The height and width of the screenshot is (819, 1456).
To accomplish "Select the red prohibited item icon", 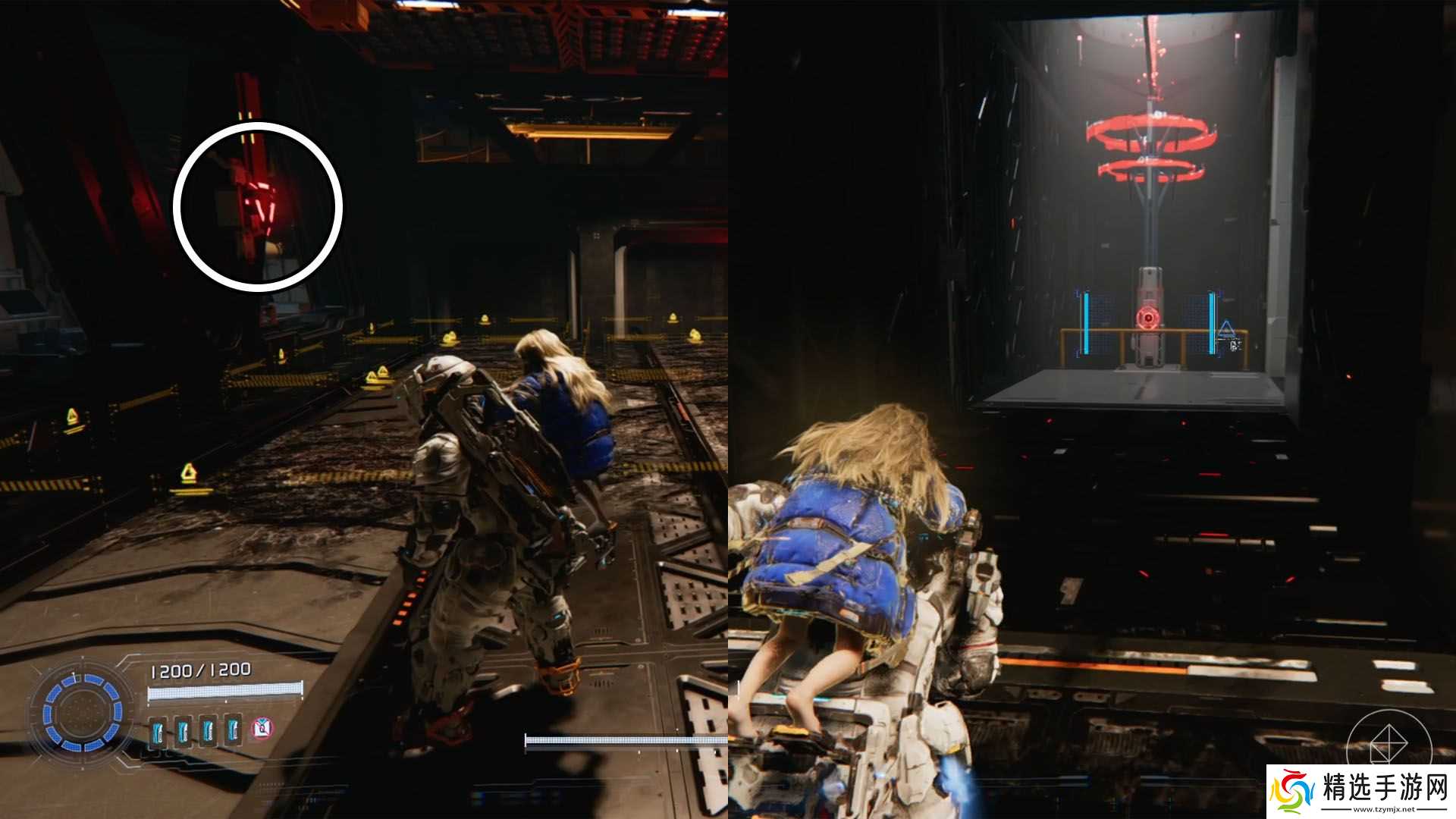I will coord(262,730).
